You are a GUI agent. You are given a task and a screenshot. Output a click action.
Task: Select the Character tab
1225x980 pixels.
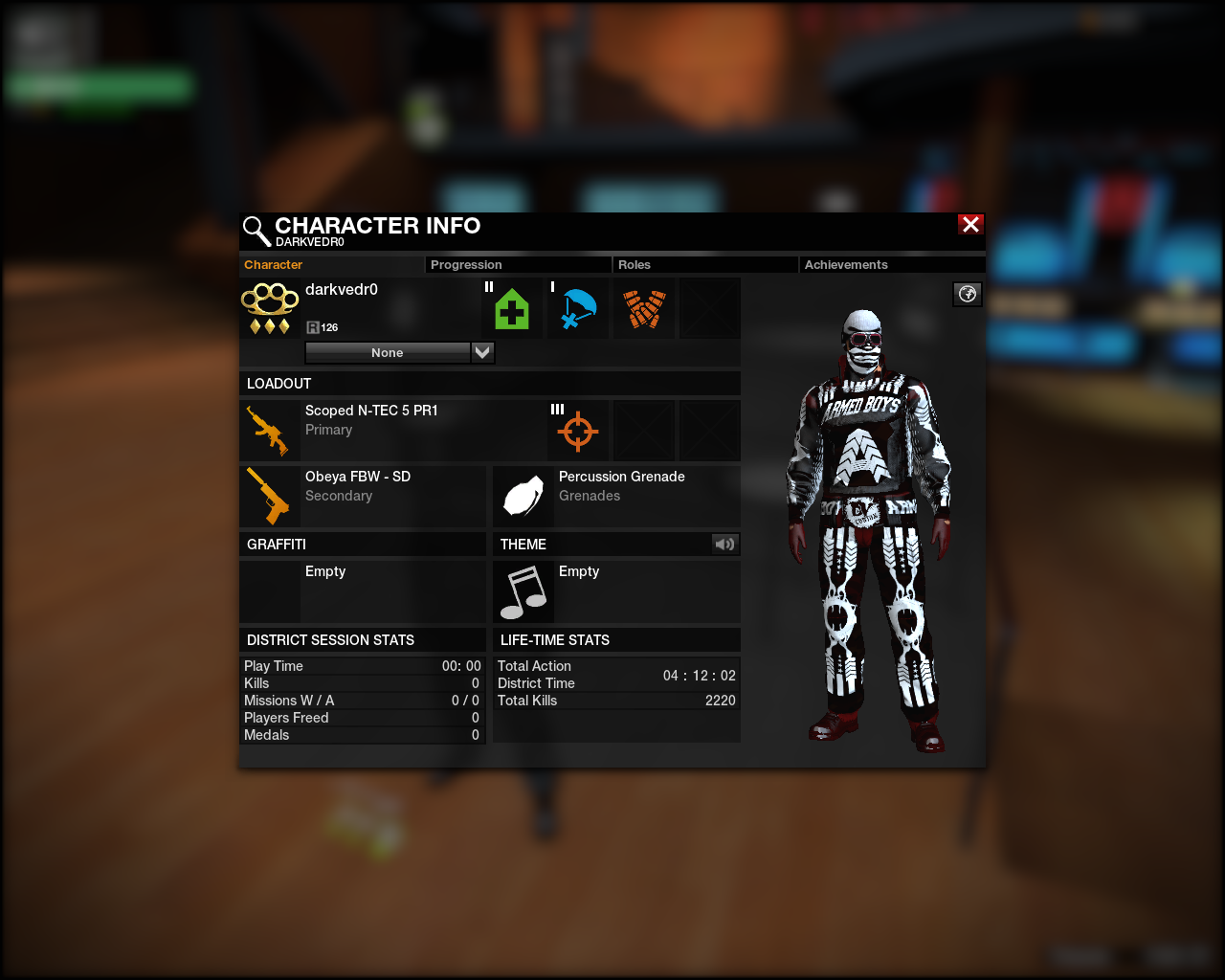coord(330,265)
